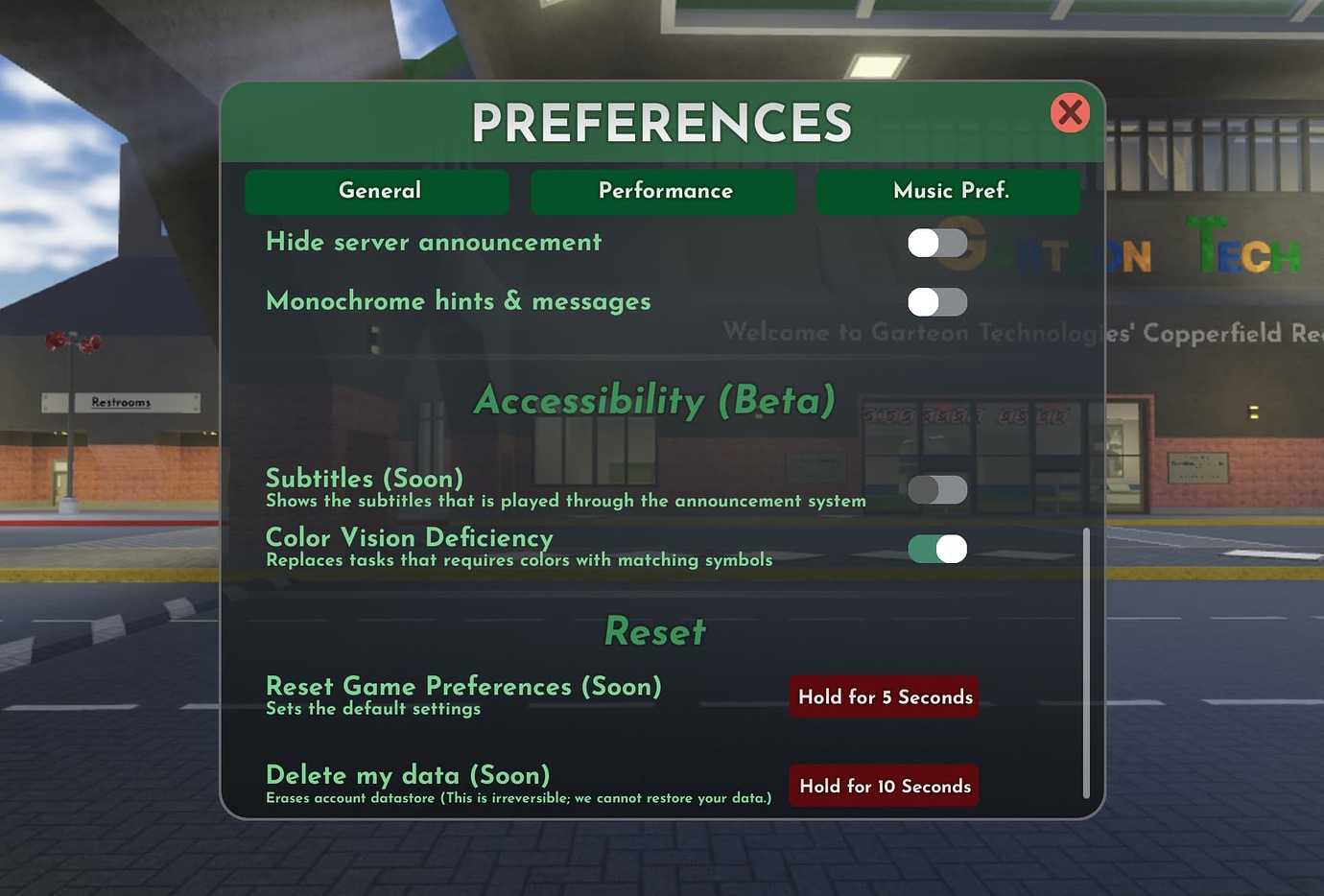Image resolution: width=1324 pixels, height=896 pixels.
Task: Click the Subtitles description text
Action: click(x=566, y=500)
